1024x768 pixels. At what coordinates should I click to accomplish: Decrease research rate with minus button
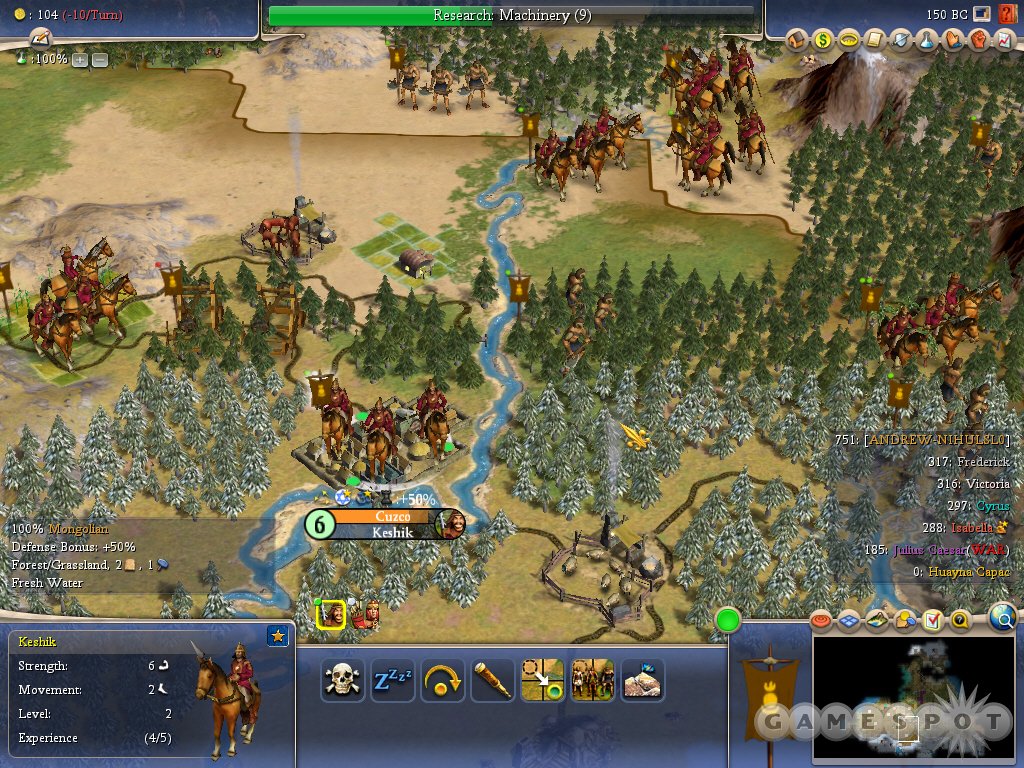pos(100,59)
